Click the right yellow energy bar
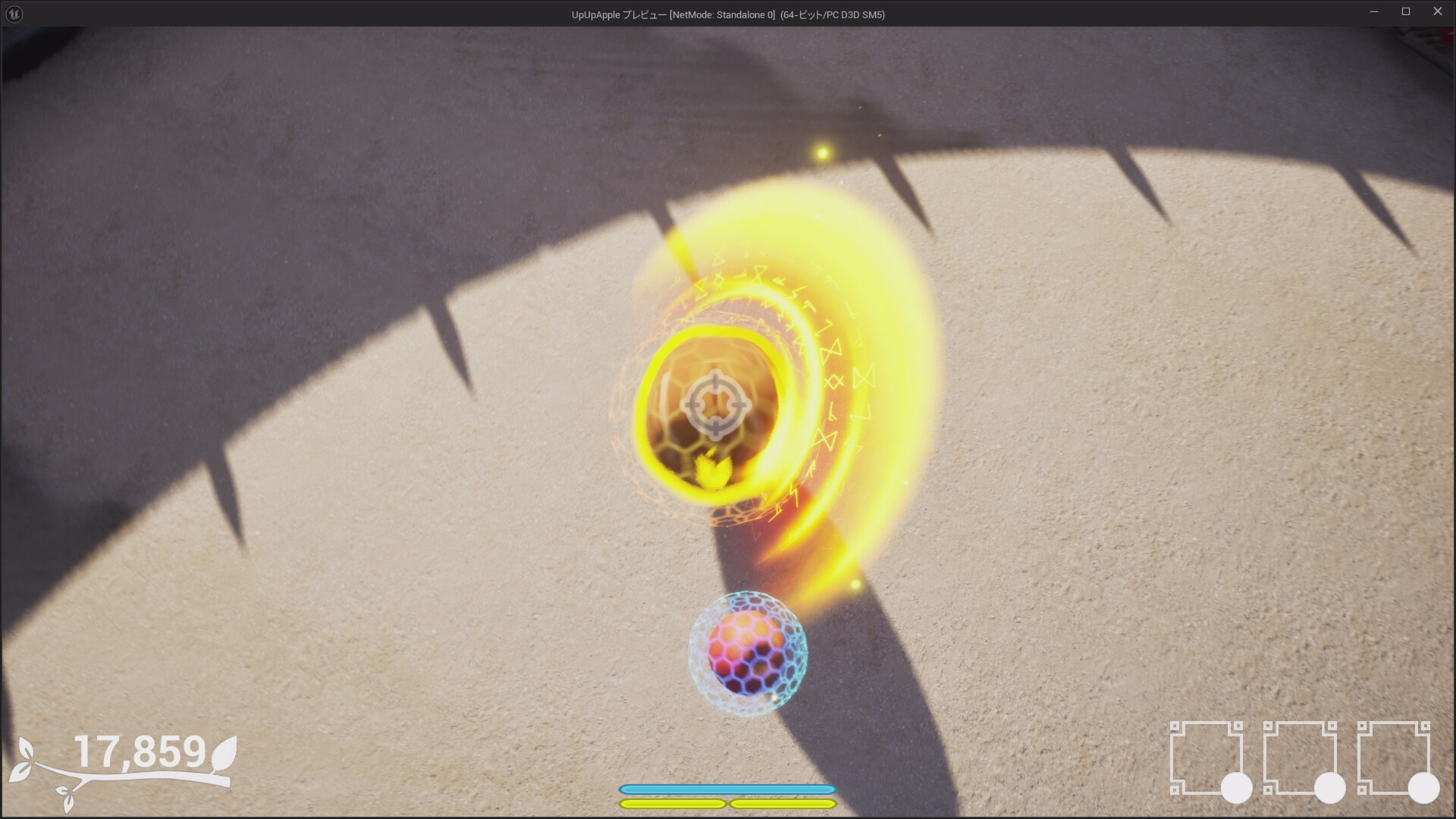The image size is (1456, 819). tap(781, 805)
